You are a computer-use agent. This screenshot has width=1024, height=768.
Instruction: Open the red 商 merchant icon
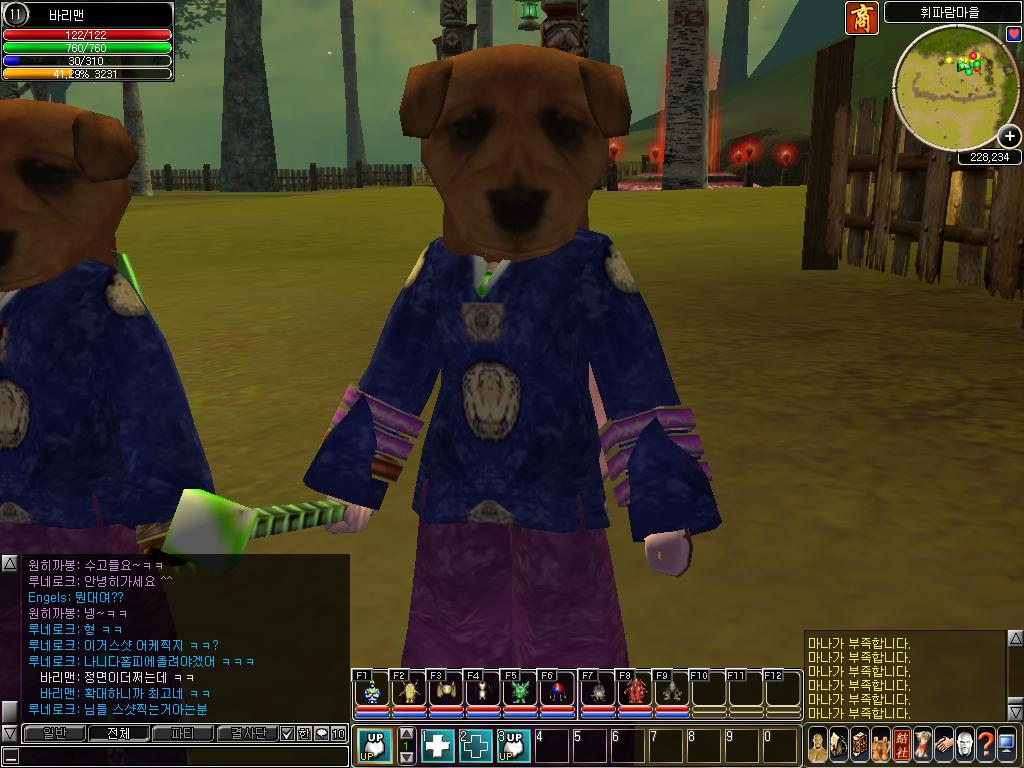pyautogui.click(x=862, y=19)
